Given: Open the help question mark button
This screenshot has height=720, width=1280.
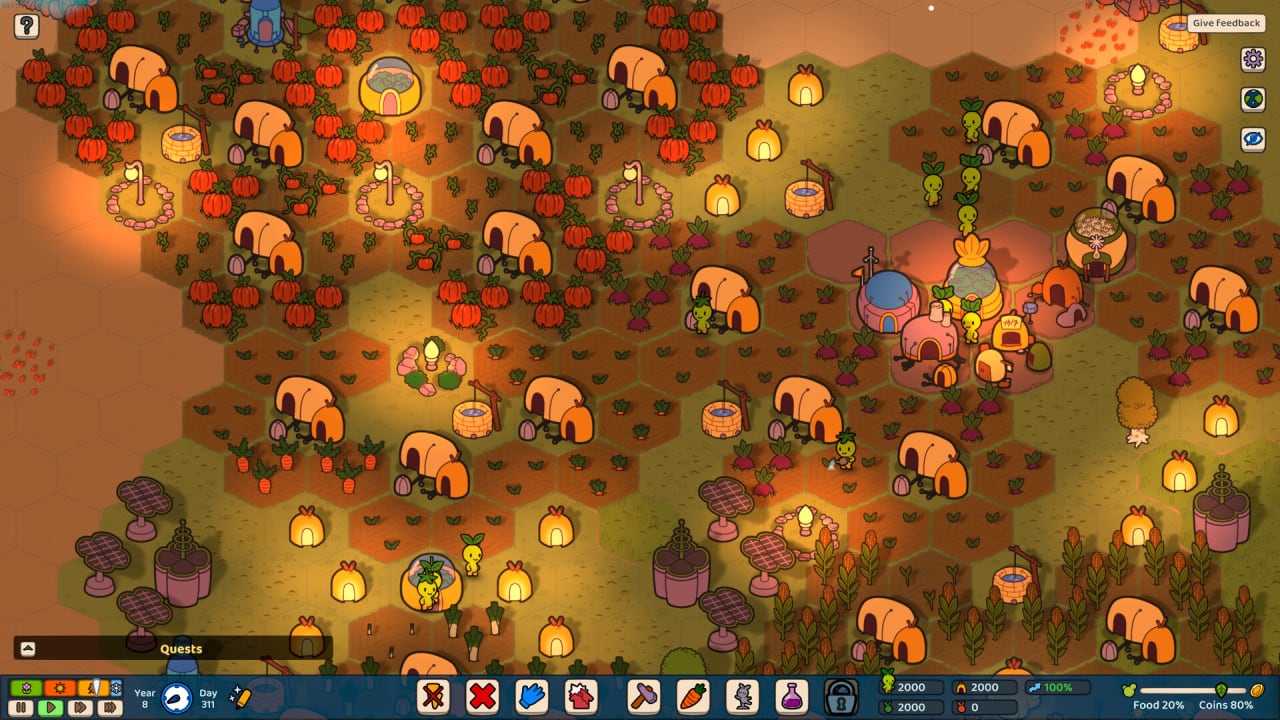Looking at the screenshot, I should pyautogui.click(x=26, y=26).
